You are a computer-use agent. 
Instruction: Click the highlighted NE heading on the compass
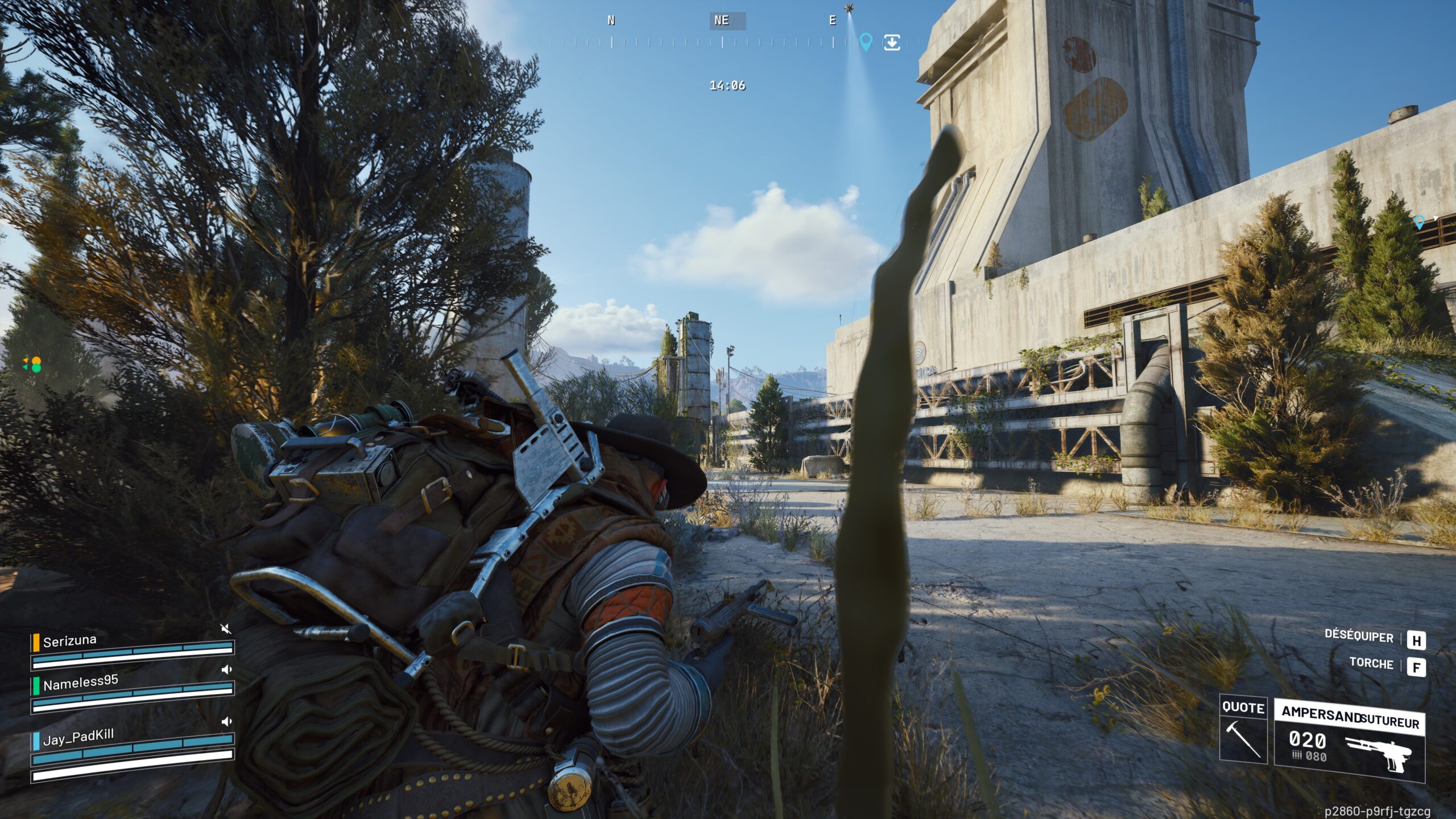722,20
